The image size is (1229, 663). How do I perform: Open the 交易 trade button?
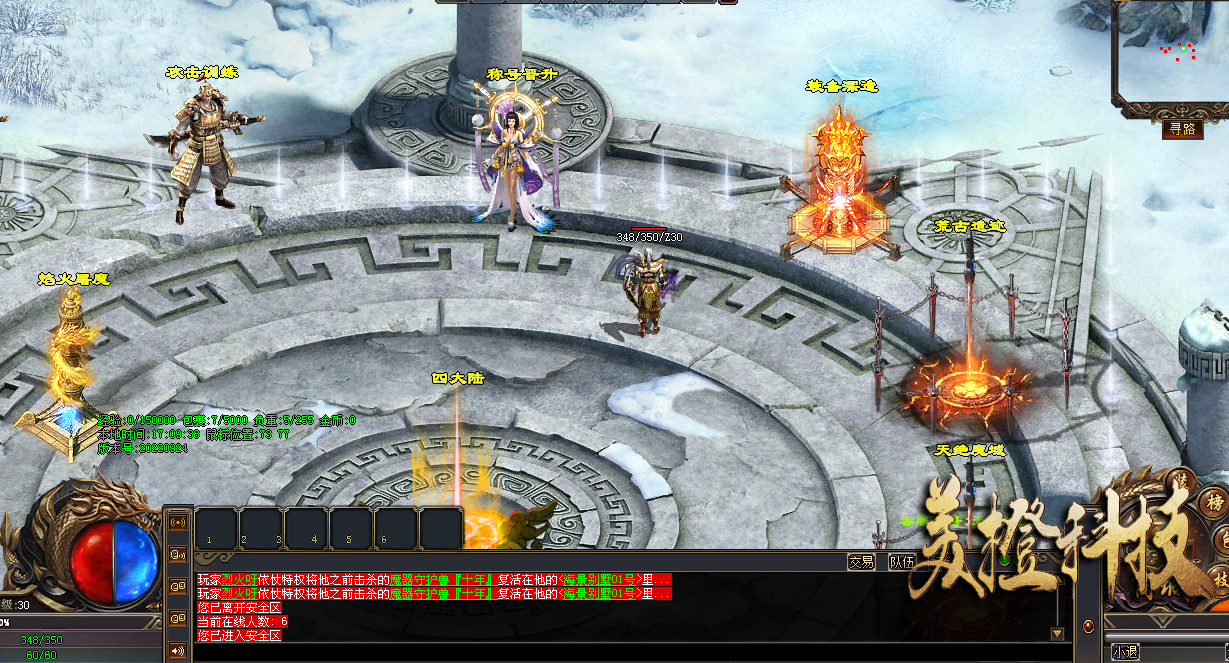pyautogui.click(x=861, y=561)
